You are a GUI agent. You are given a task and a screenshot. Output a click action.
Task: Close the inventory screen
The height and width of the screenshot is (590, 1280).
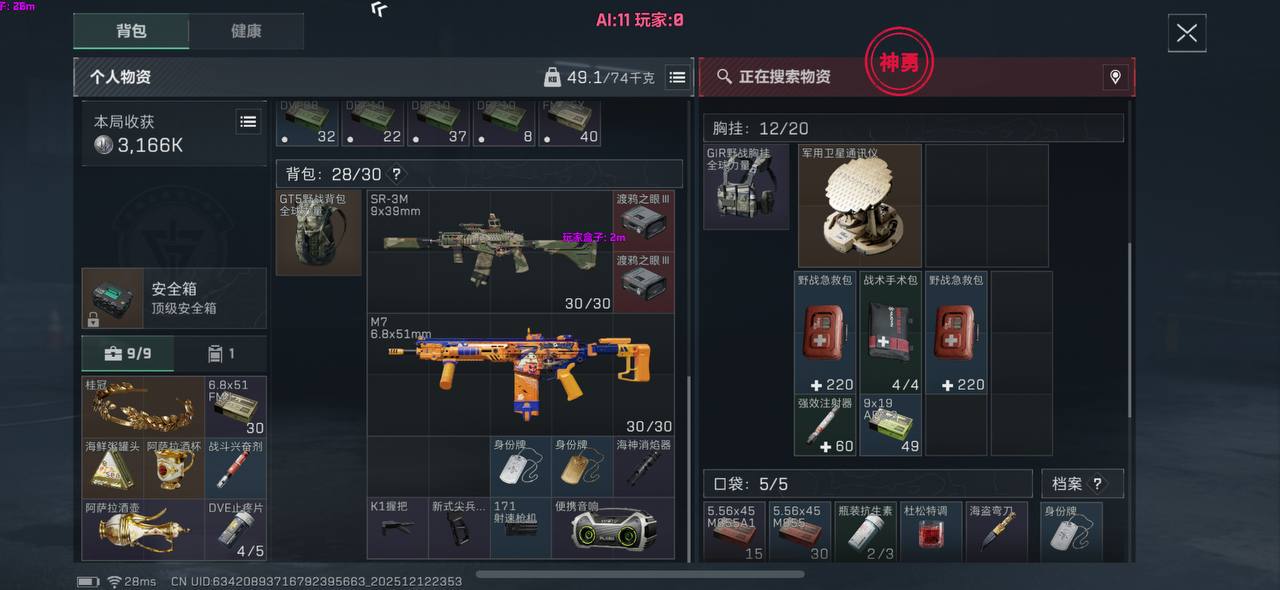click(x=1186, y=33)
